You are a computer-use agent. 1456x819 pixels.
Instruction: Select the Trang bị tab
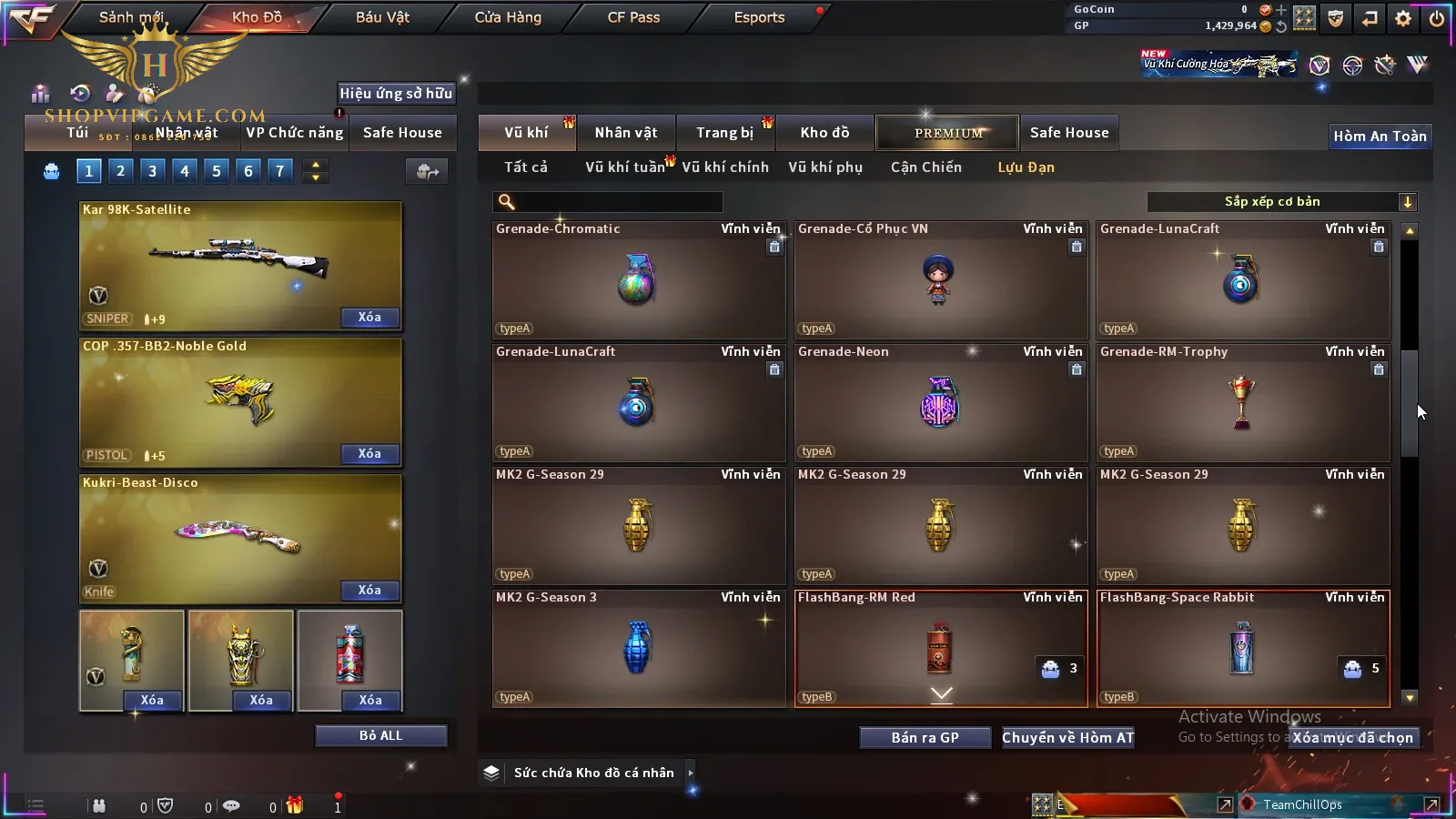[x=724, y=133]
